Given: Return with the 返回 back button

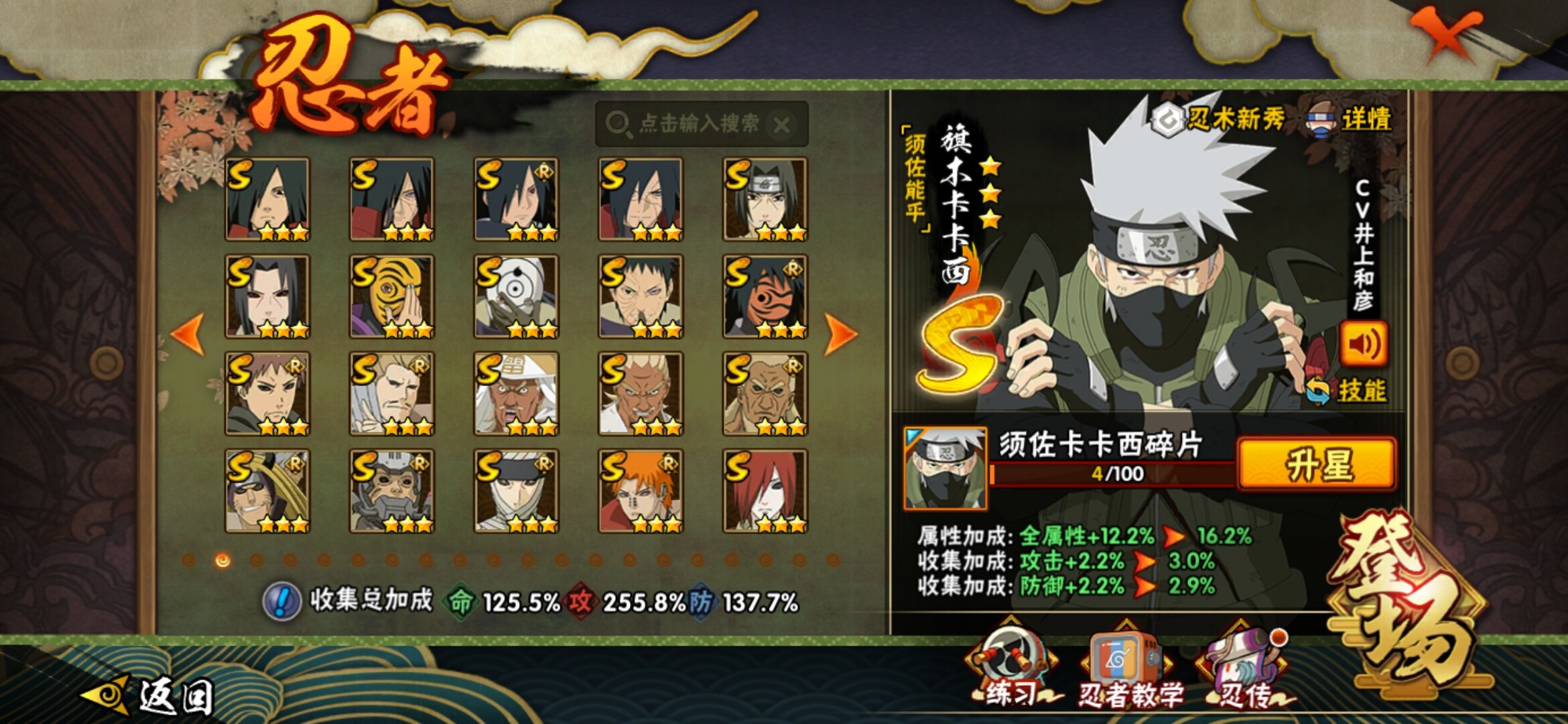Looking at the screenshot, I should (x=151, y=696).
